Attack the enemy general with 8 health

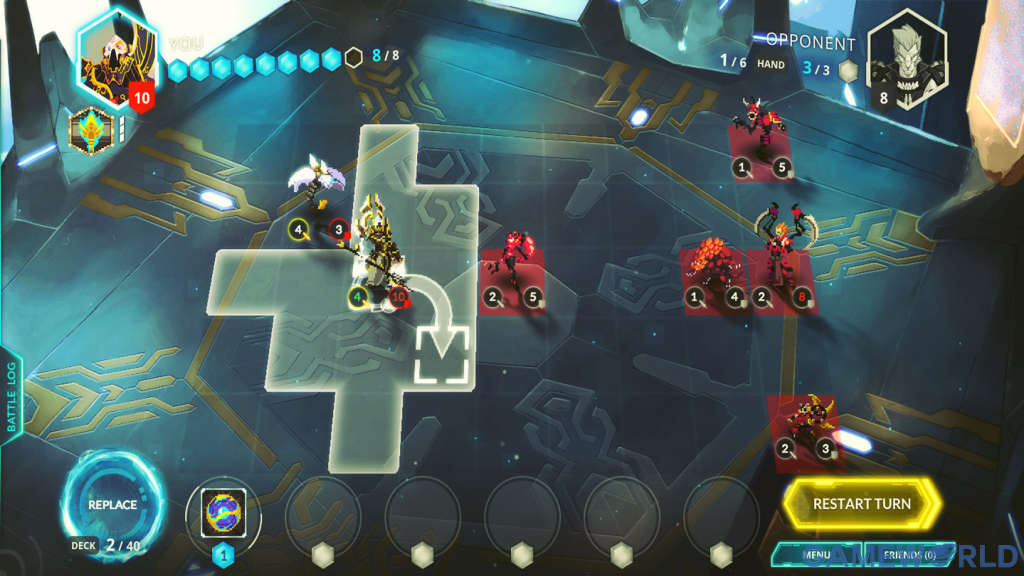coord(781,255)
